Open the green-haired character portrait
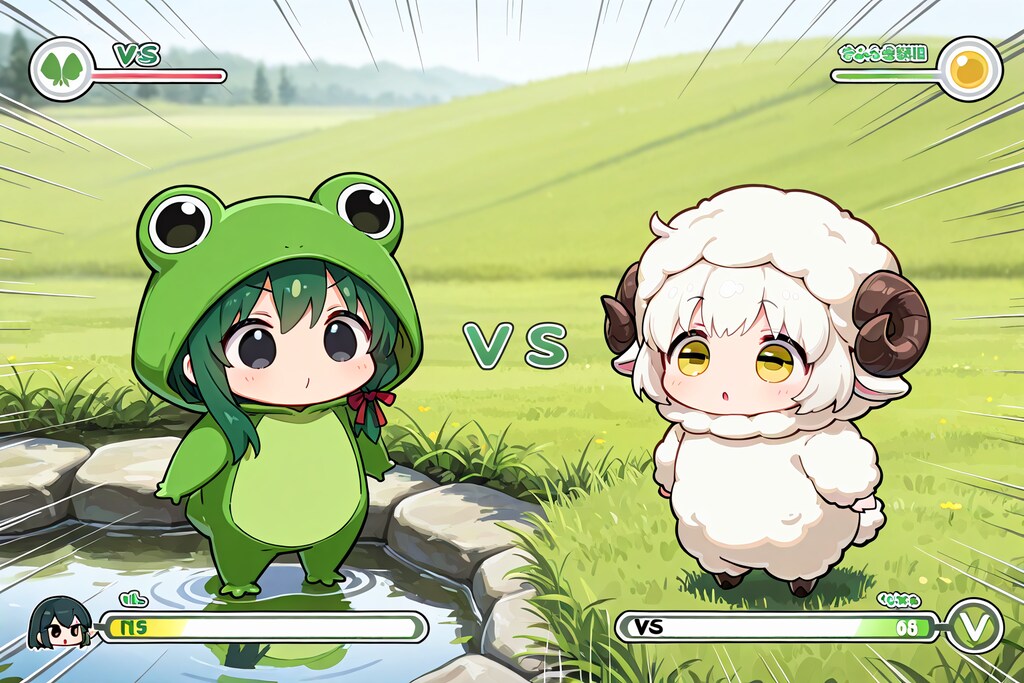The image size is (1024, 683). pyautogui.click(x=60, y=623)
